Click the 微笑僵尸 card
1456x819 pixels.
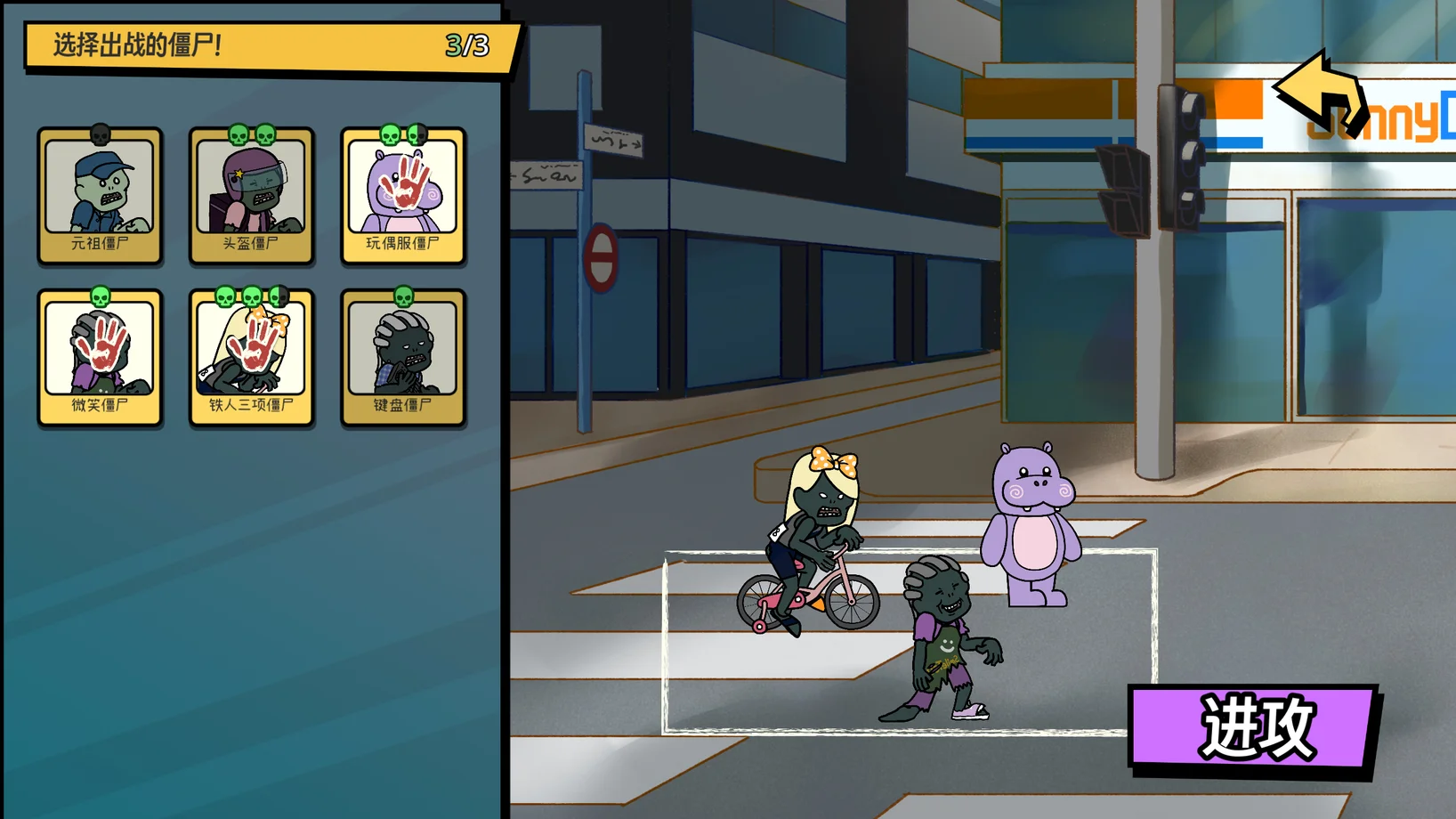(100, 358)
